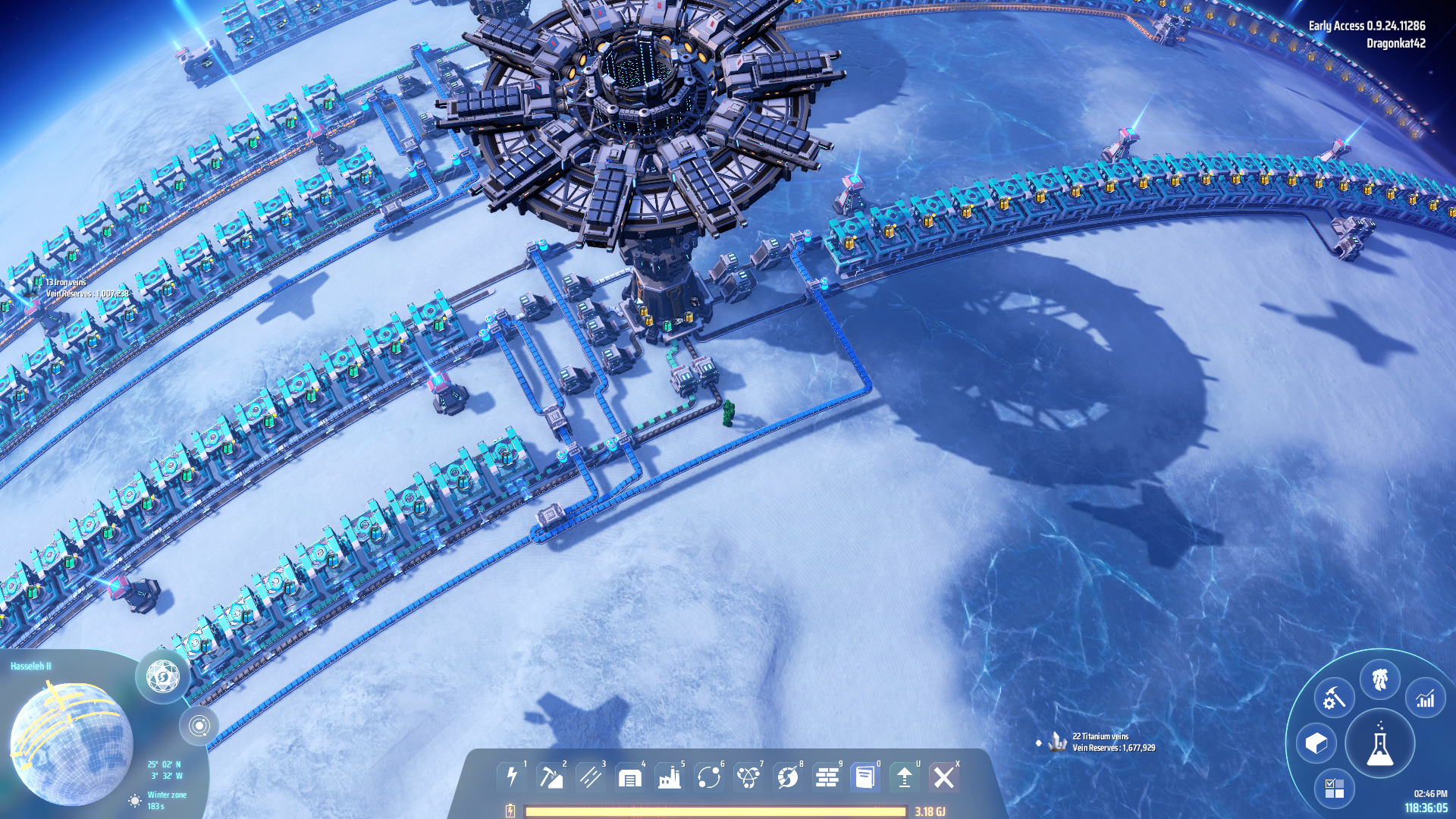The image size is (1456, 819).
Task: Select the mining category with pickaxe icon
Action: (x=551, y=777)
